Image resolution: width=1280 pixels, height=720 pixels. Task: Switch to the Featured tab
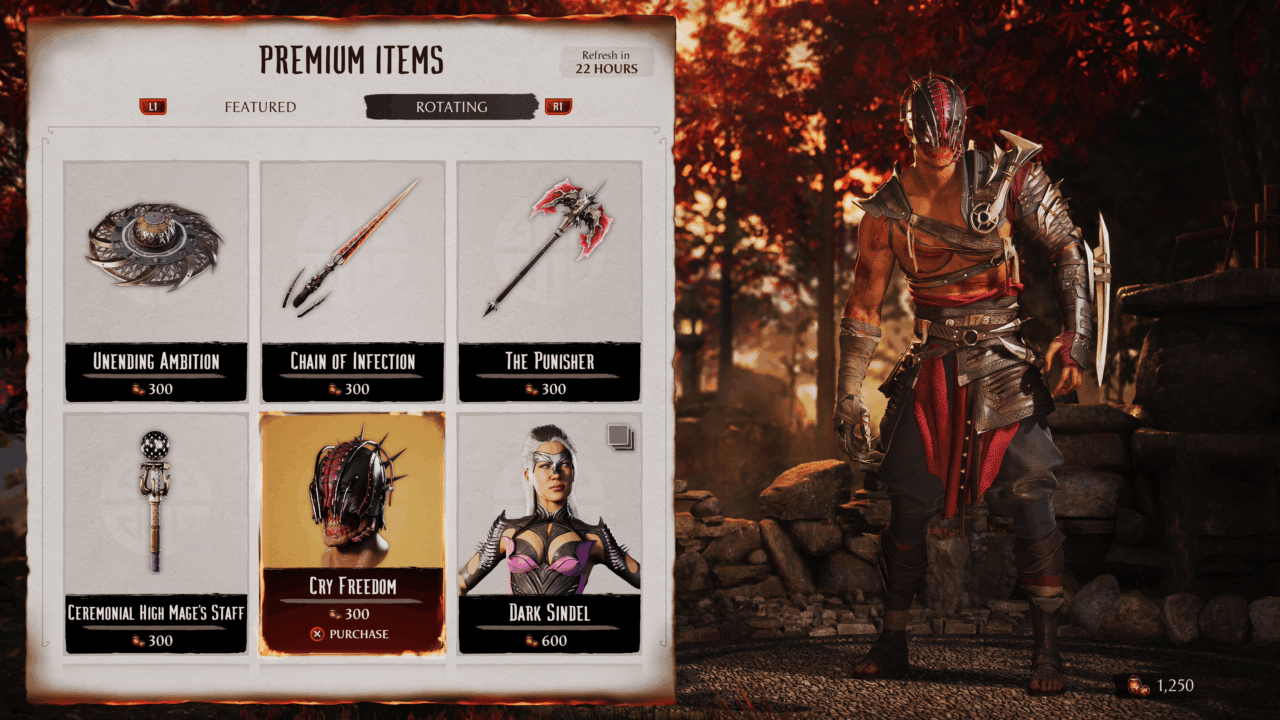pyautogui.click(x=260, y=107)
